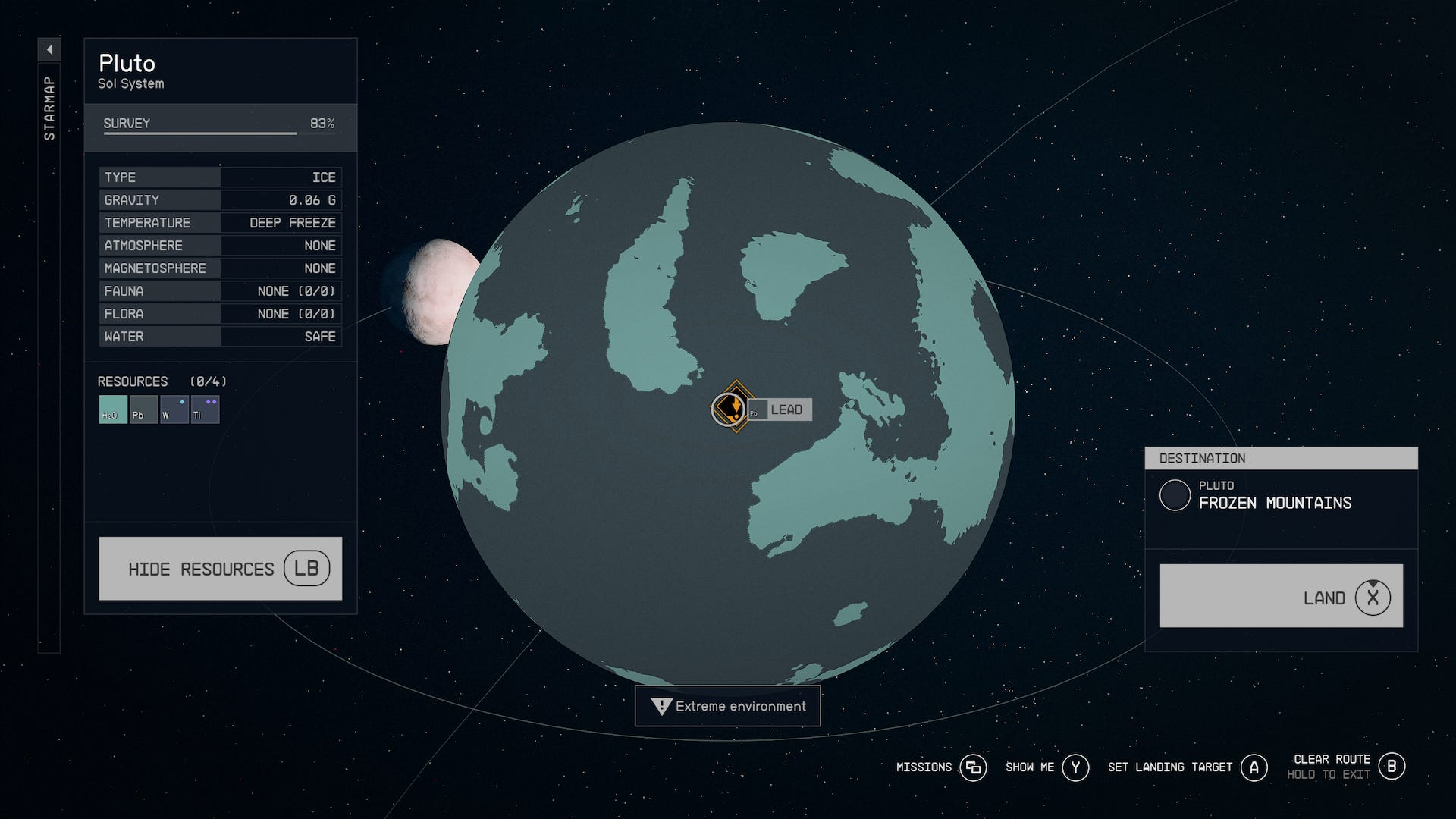The width and height of the screenshot is (1456, 819).
Task: Click the LAND button
Action: [1281, 596]
